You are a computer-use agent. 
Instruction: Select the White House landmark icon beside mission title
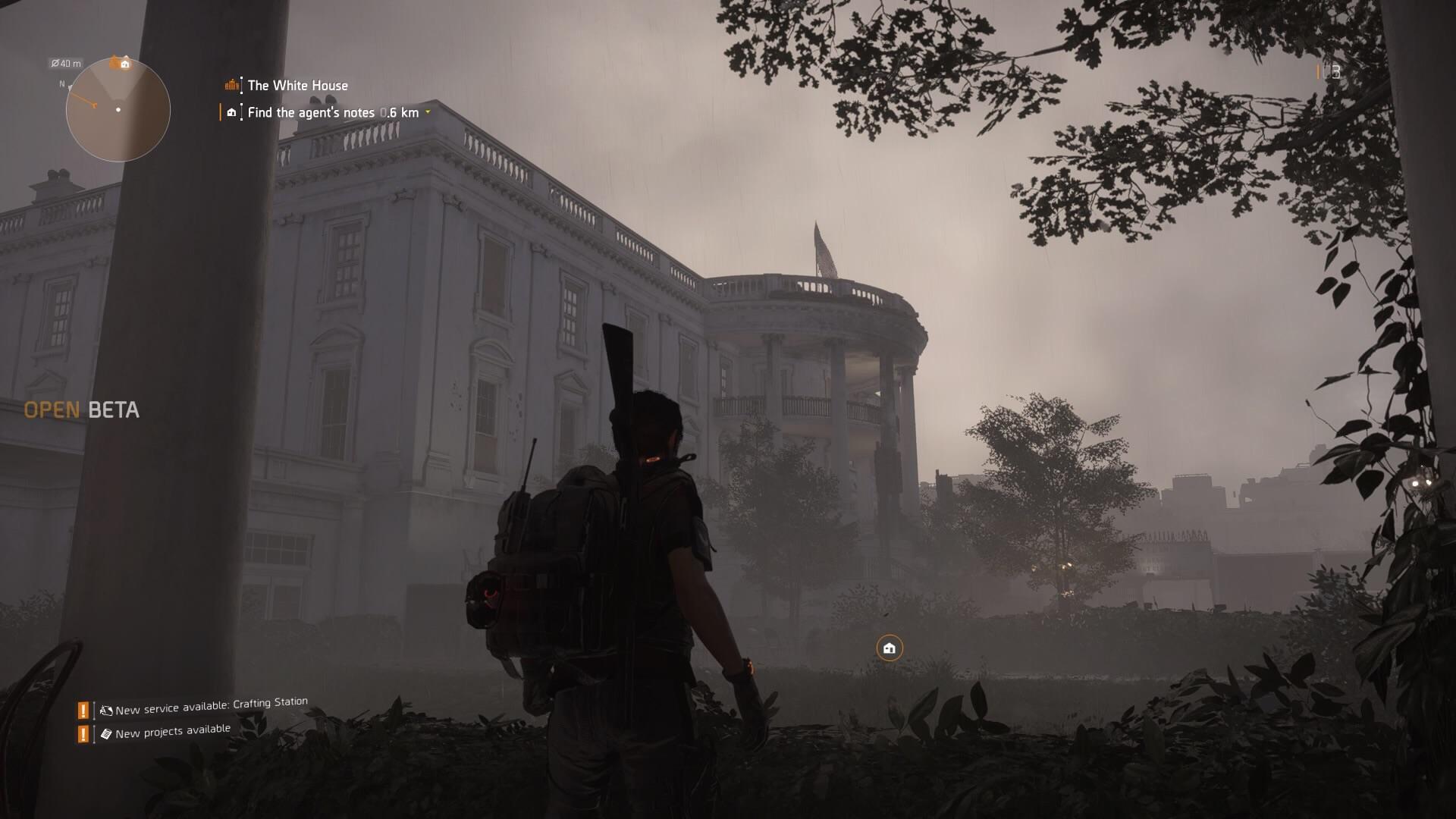click(232, 86)
